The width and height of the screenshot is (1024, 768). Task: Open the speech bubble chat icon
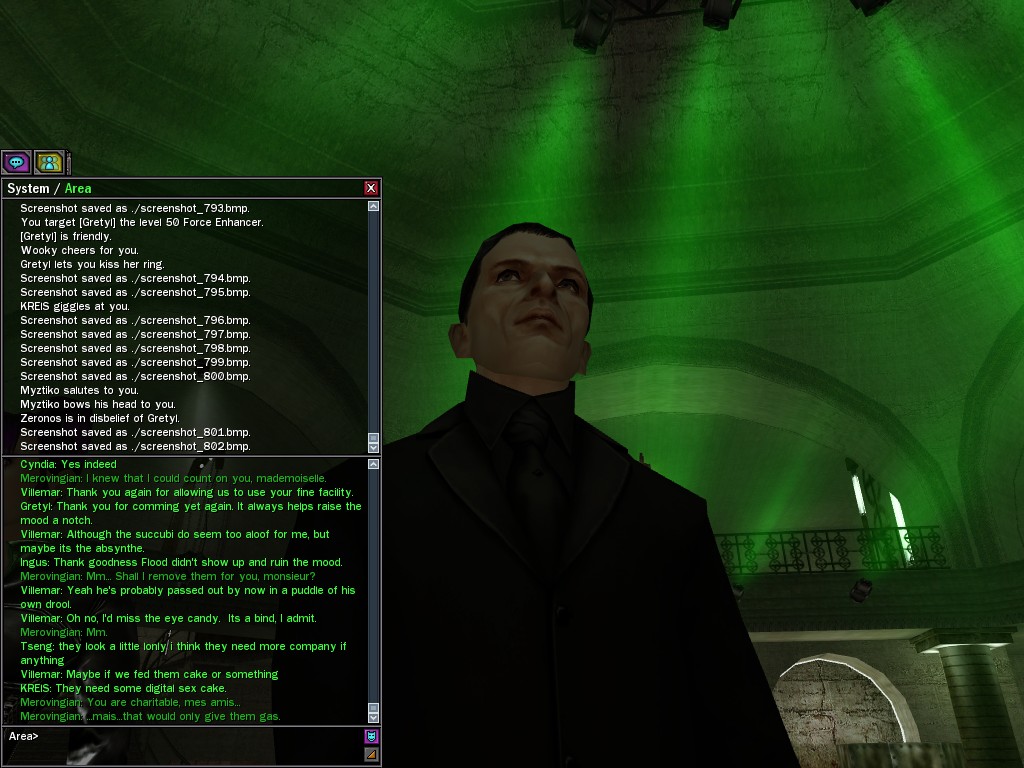click(16, 162)
